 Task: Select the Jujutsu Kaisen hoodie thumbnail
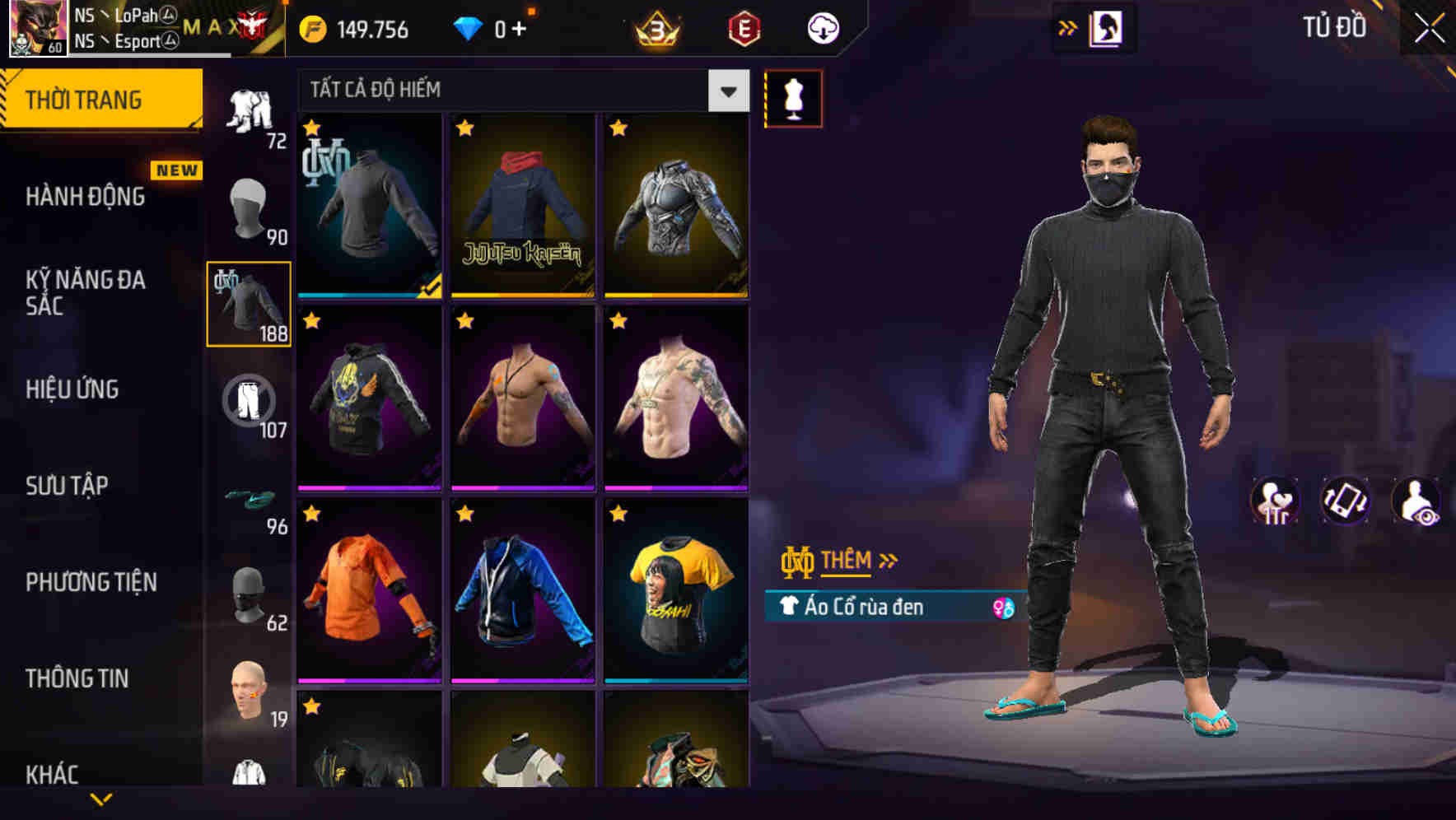pos(522,204)
